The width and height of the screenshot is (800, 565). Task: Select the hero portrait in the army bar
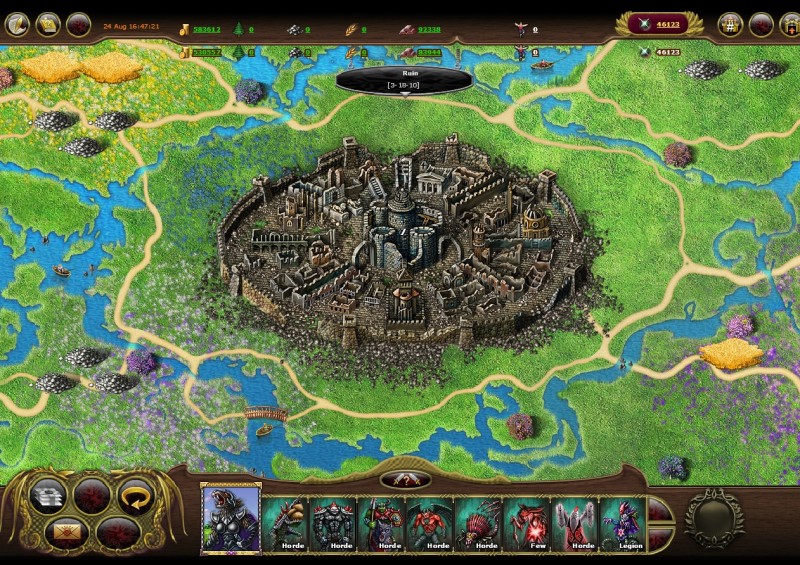[x=231, y=518]
